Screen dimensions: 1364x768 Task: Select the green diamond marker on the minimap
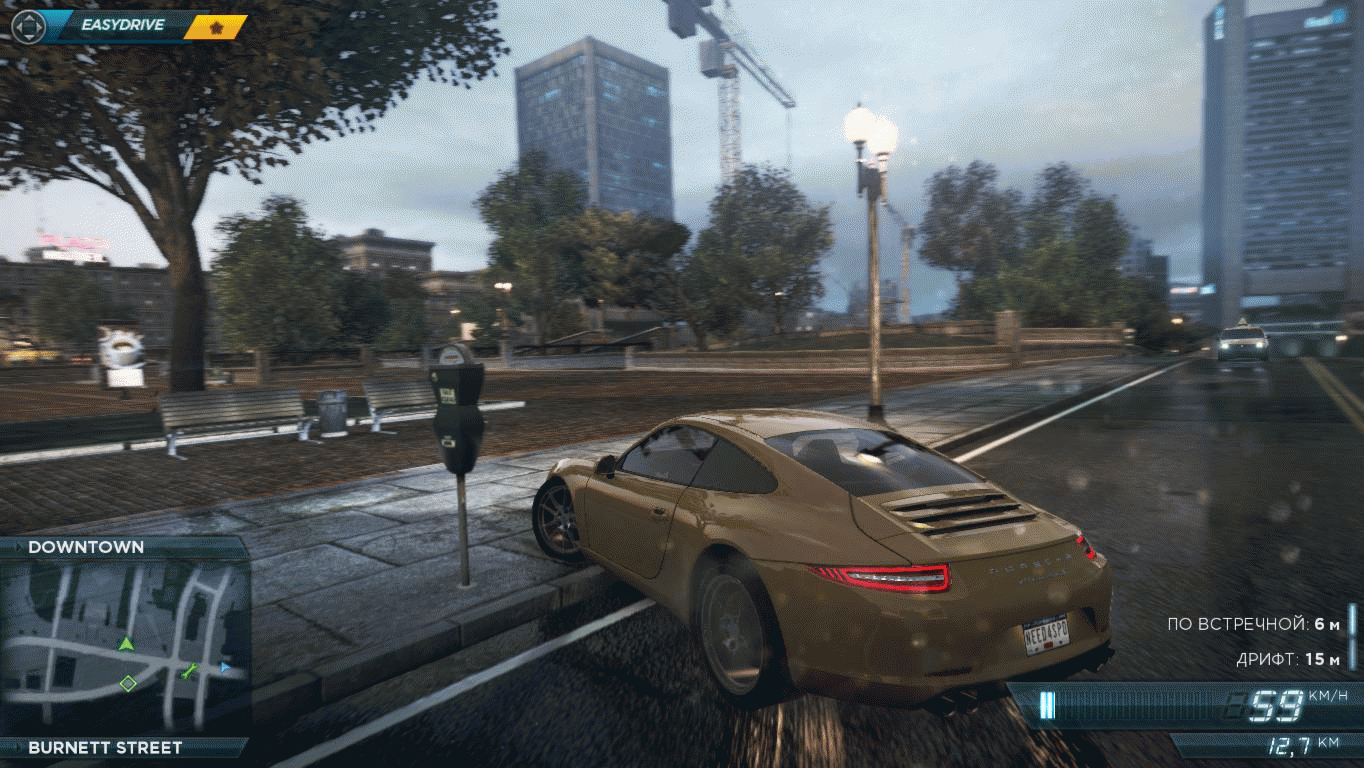coord(128,684)
